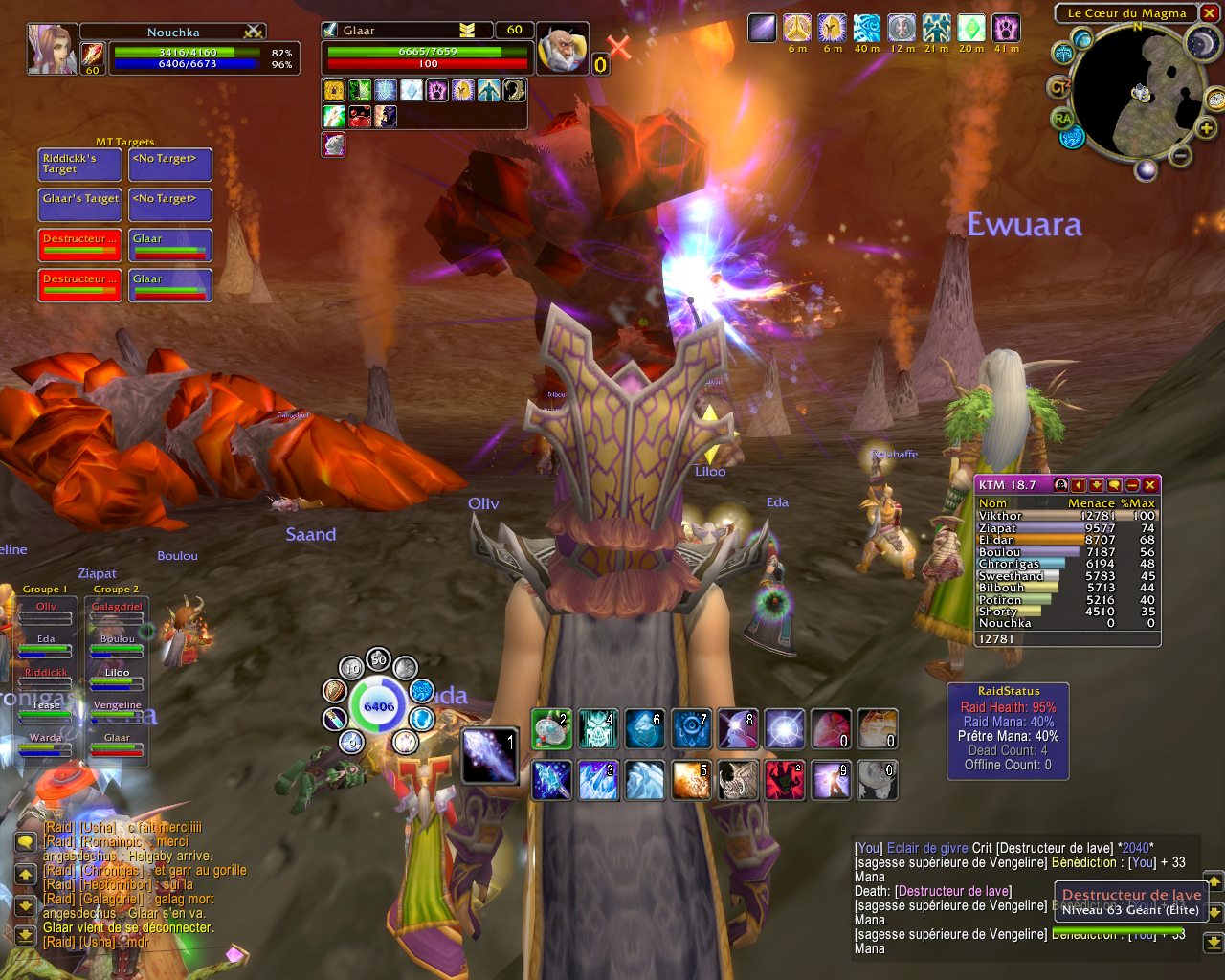Select Riddickk's Target in MT Targets
The image size is (1225, 980).
pos(80,165)
